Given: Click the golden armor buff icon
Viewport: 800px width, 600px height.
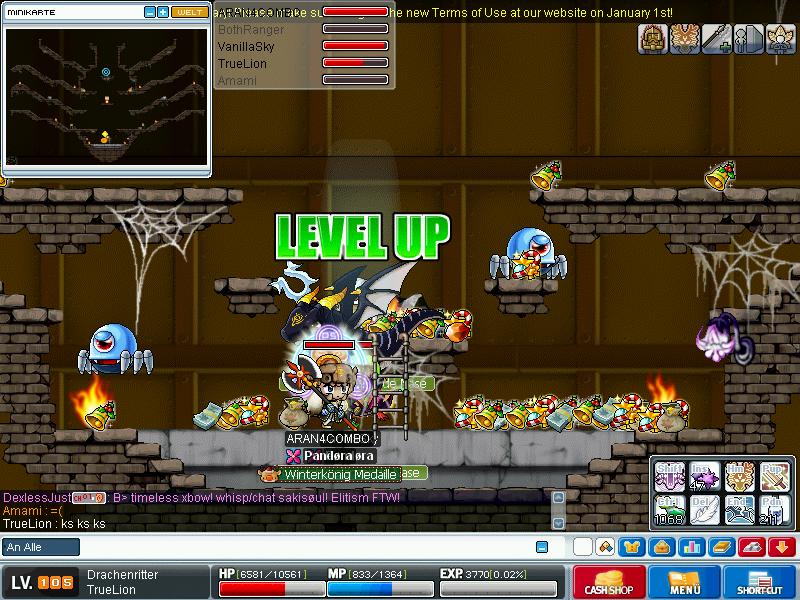Looking at the screenshot, I should click(654, 39).
